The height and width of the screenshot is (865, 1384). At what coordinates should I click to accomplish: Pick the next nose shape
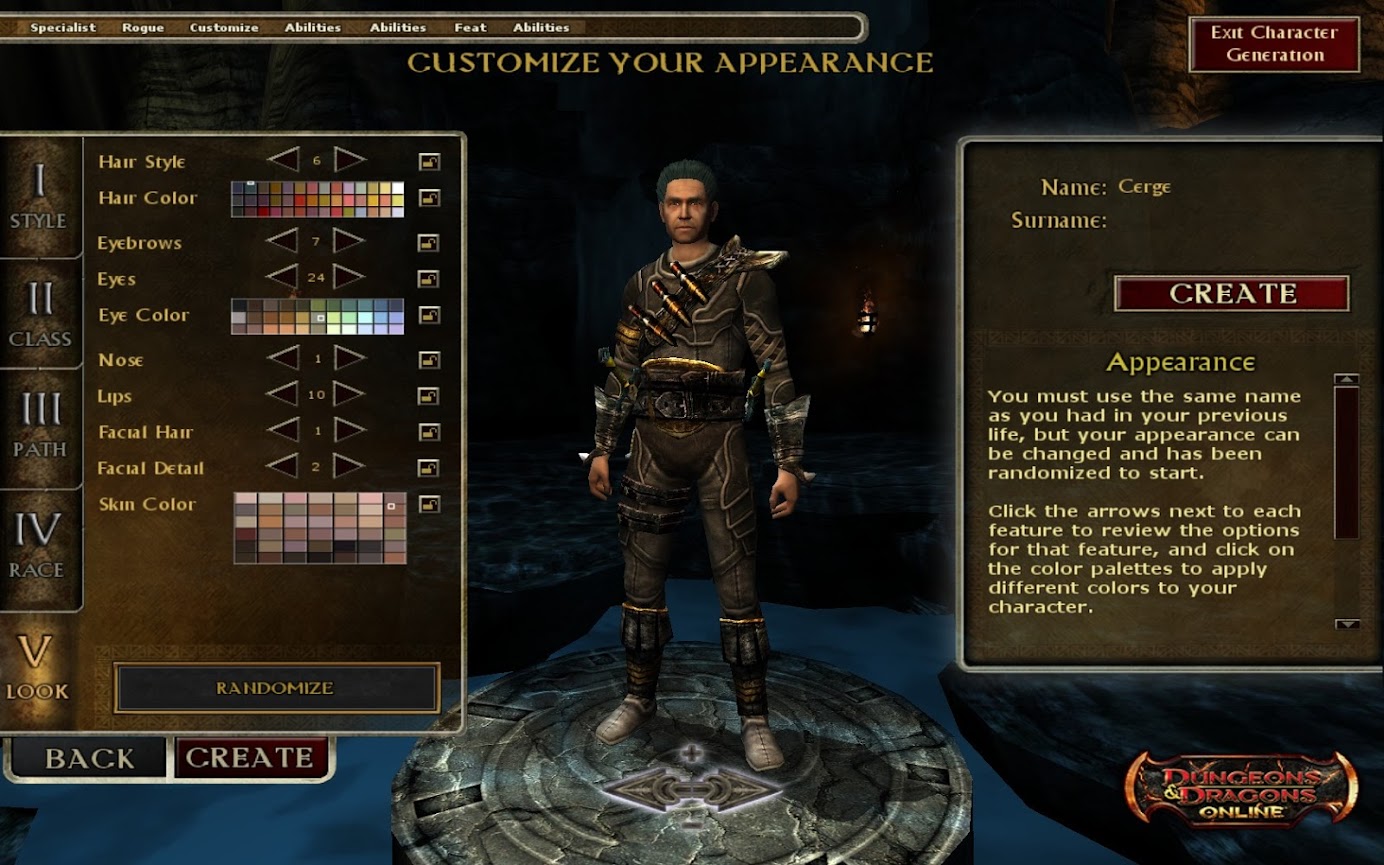(x=349, y=358)
